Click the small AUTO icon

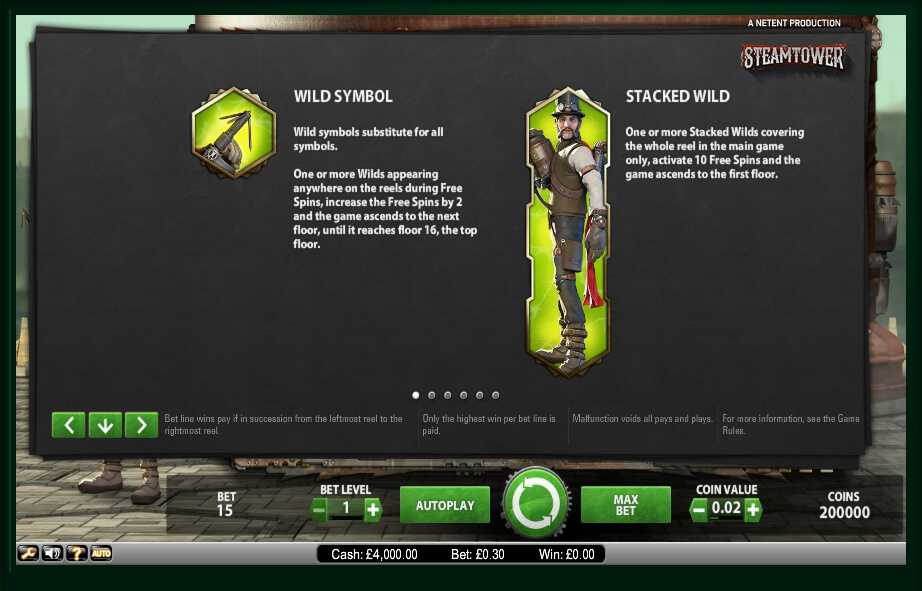point(101,553)
